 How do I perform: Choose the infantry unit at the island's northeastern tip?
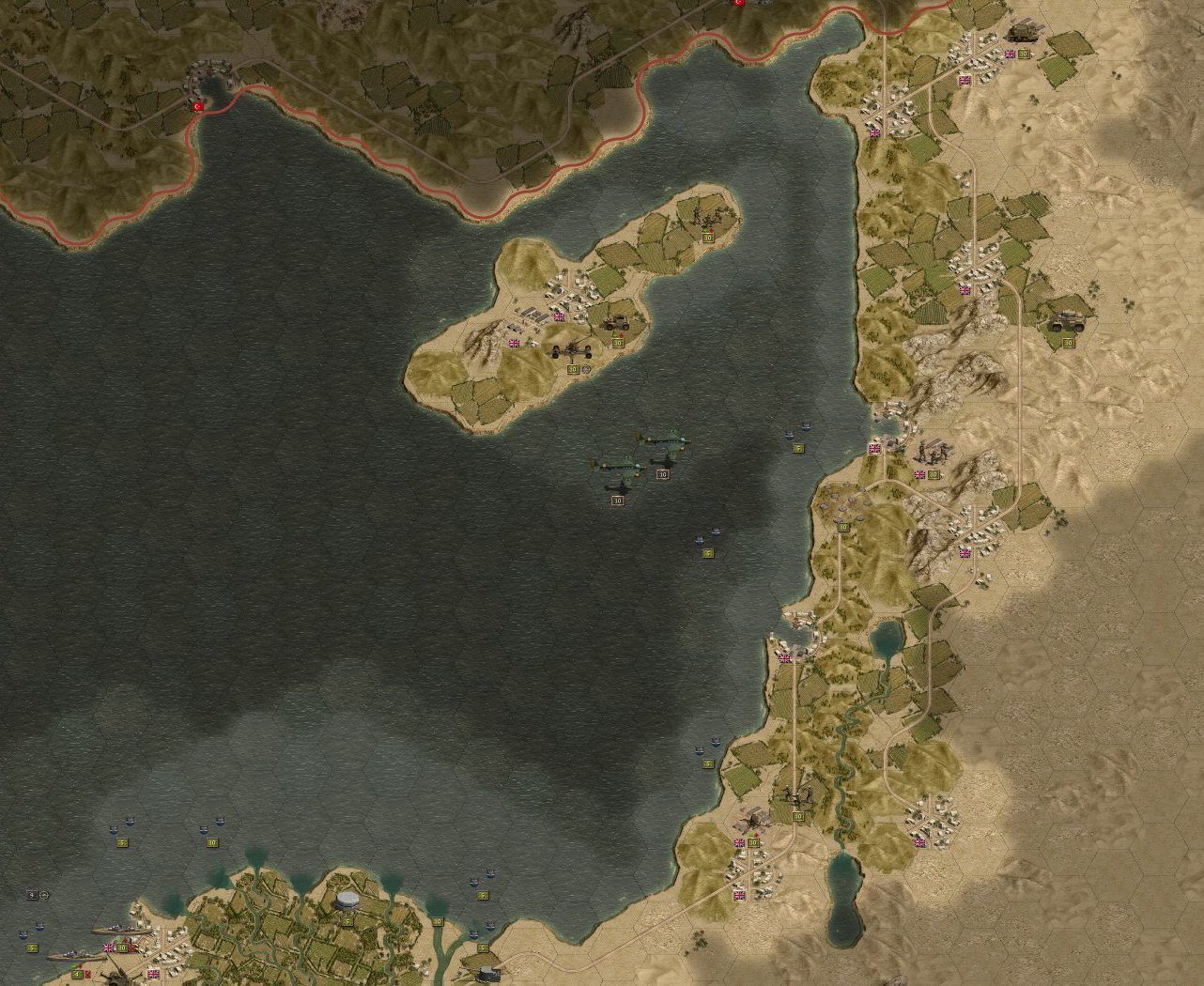click(706, 220)
